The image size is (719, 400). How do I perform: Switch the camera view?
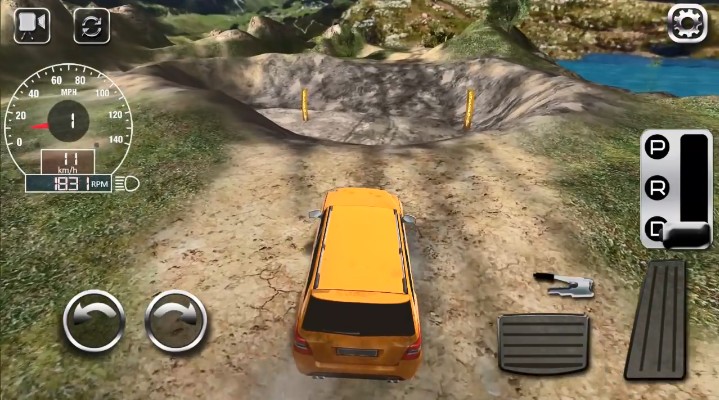point(32,25)
